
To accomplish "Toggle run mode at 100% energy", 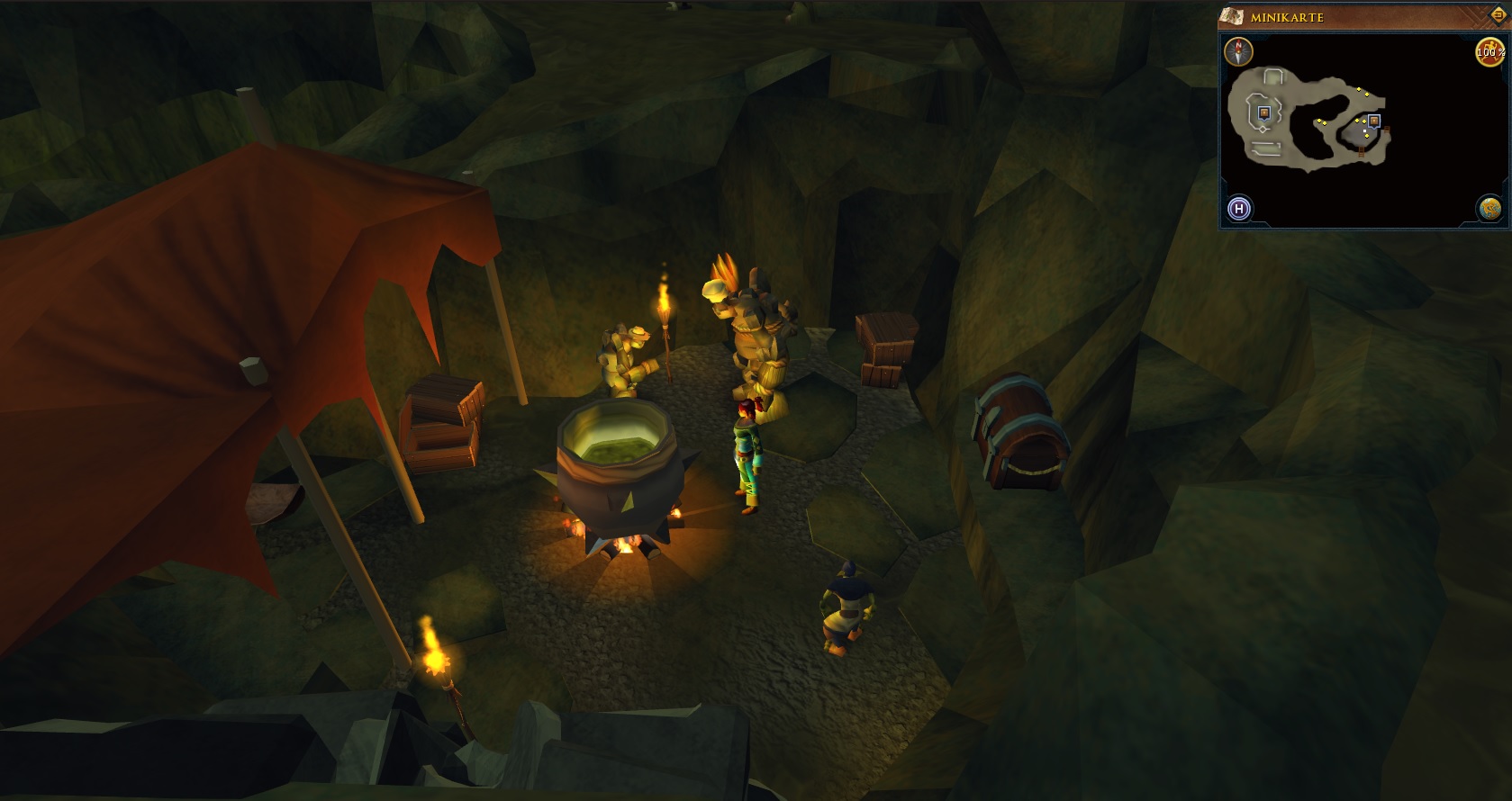I will 1489,52.
